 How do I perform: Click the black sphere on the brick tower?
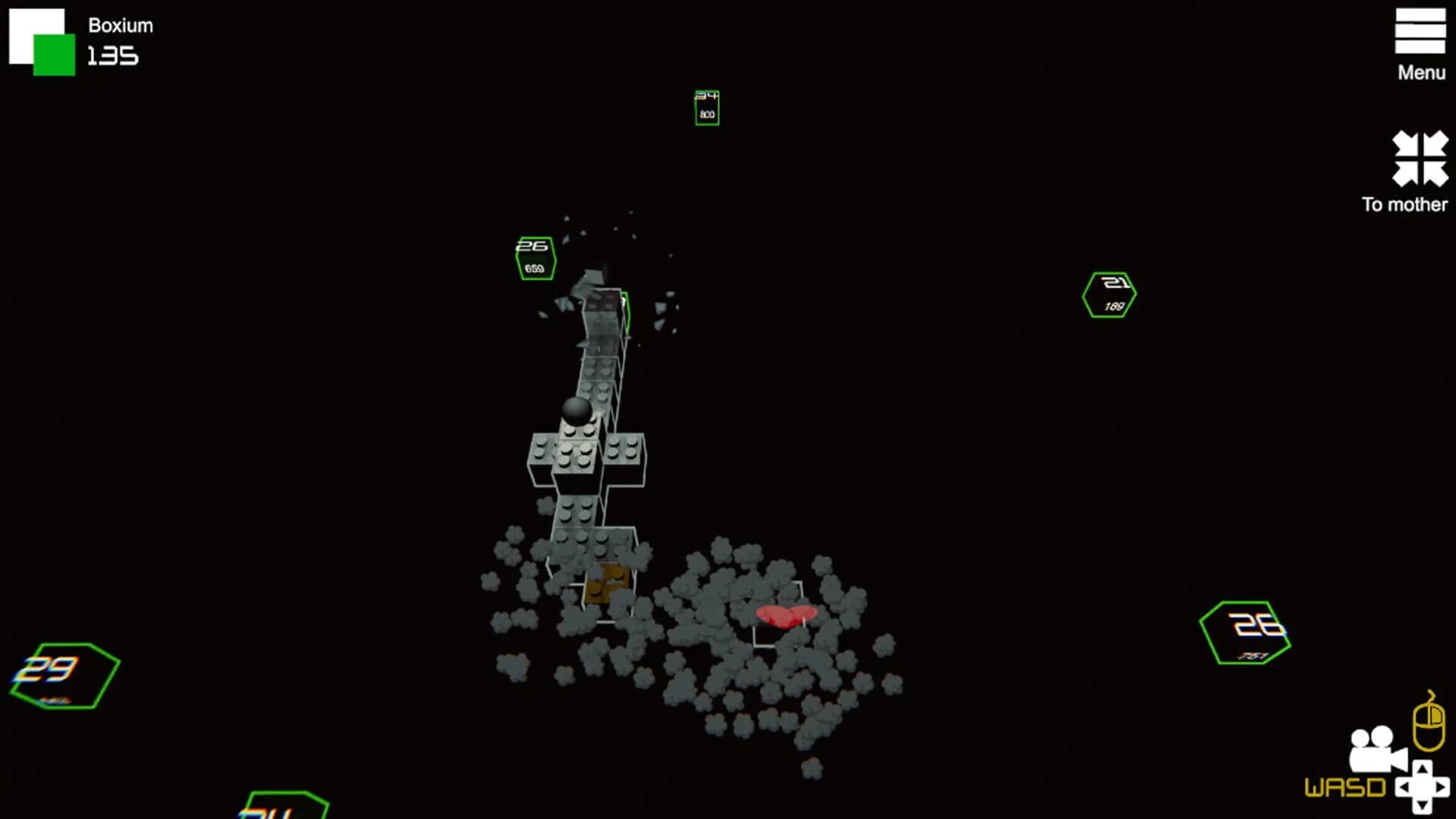point(577,412)
